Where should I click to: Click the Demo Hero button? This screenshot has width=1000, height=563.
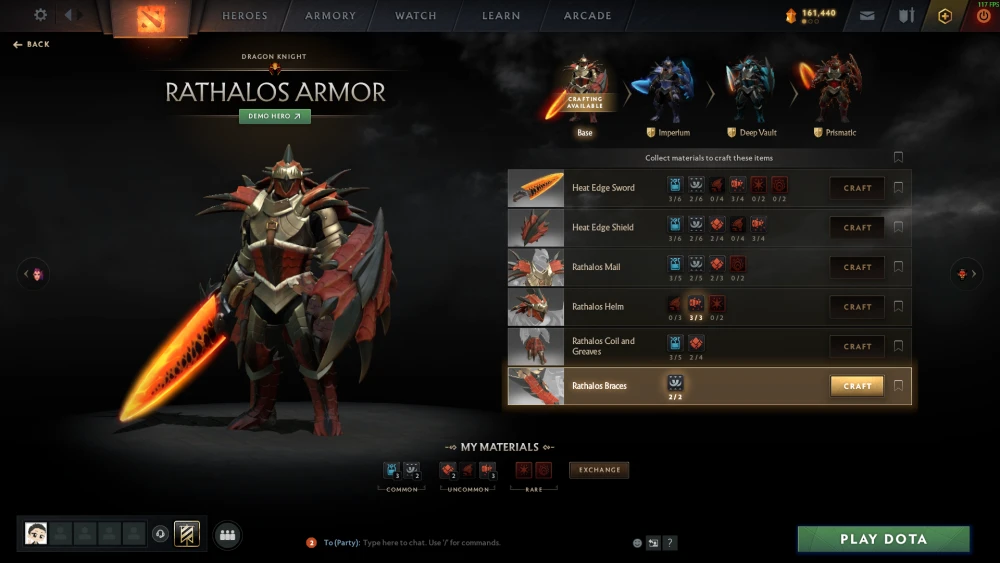click(x=275, y=116)
